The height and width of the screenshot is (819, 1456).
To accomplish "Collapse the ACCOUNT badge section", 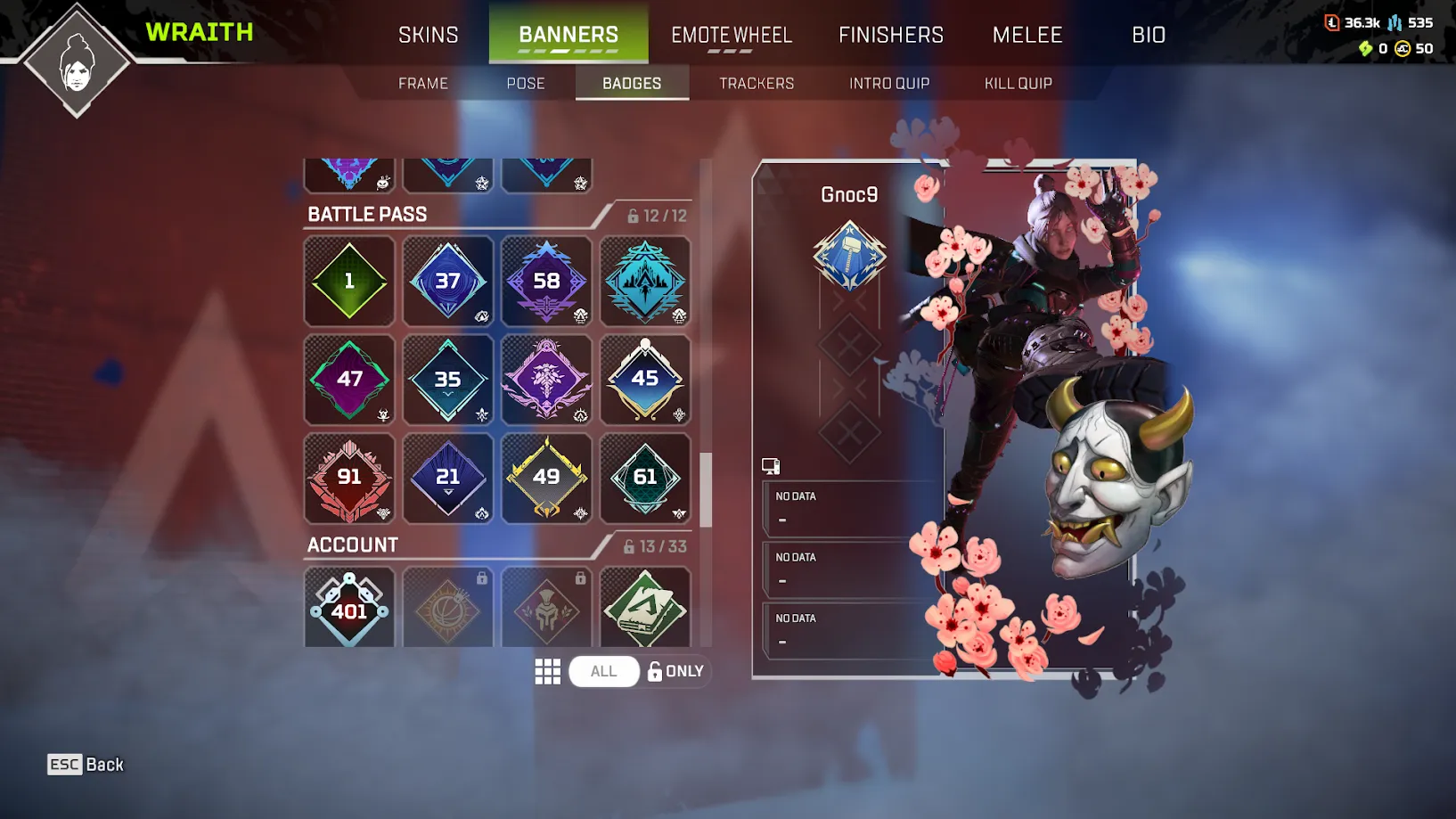I will tap(351, 545).
